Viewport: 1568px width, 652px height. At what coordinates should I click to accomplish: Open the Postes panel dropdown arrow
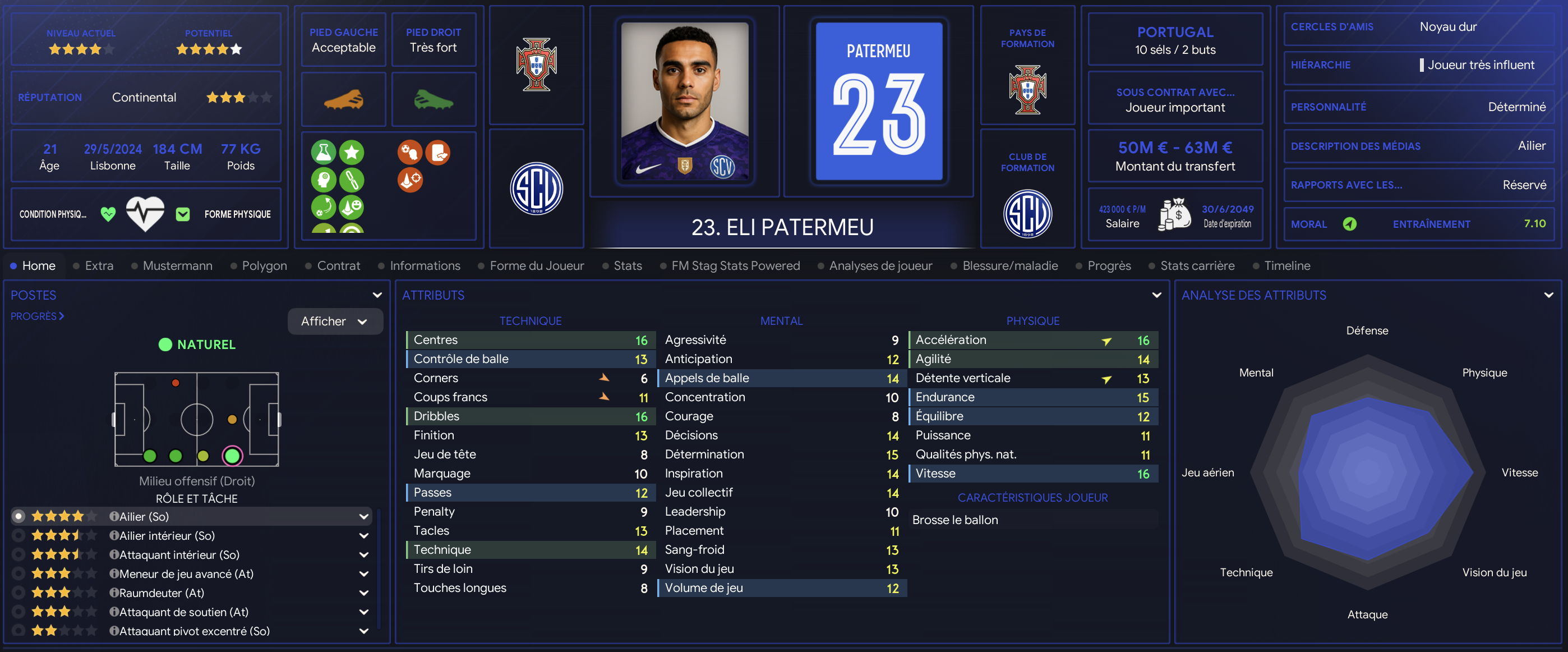[377, 295]
